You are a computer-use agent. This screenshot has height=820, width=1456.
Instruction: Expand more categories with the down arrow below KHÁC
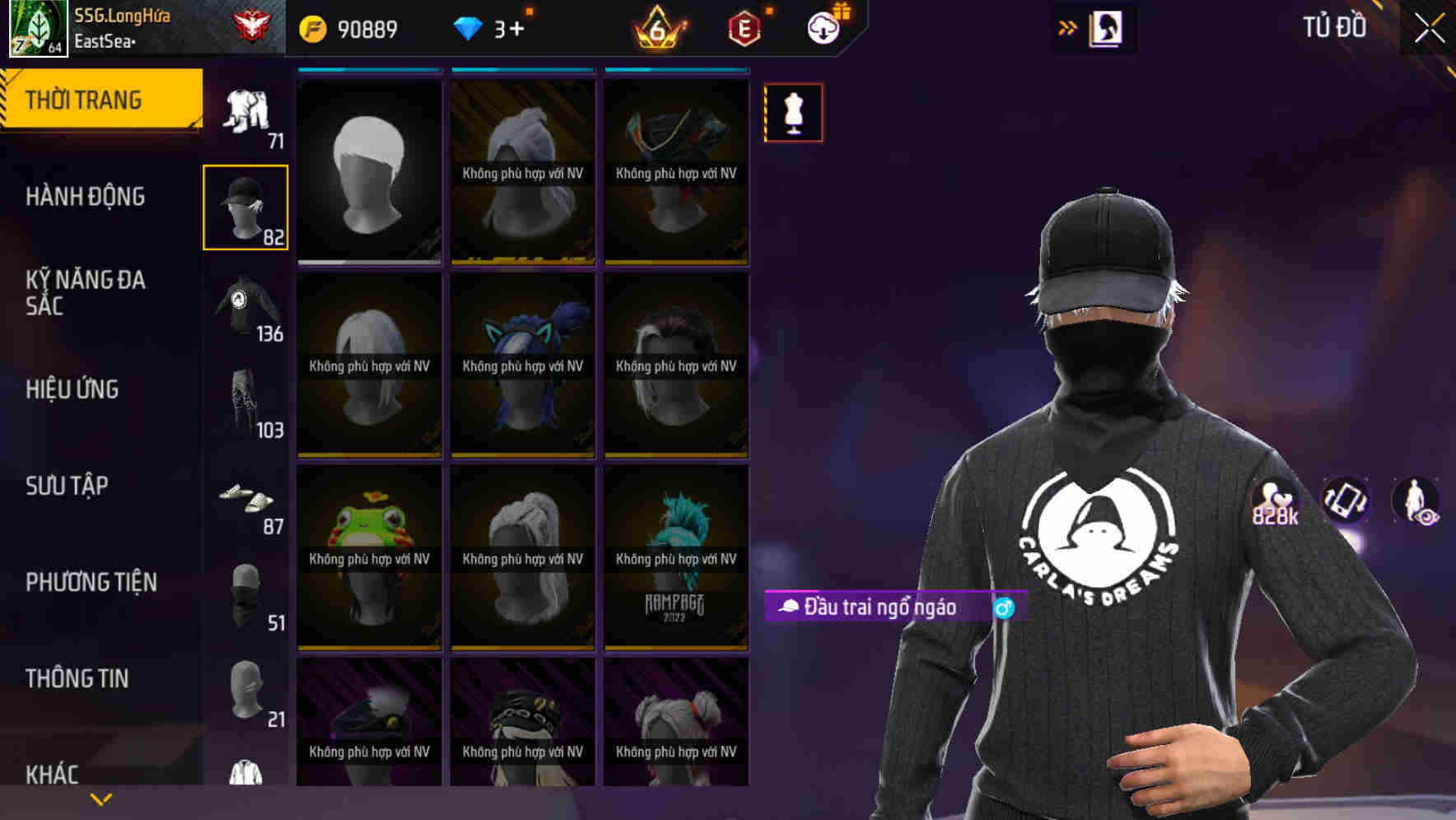click(x=100, y=799)
